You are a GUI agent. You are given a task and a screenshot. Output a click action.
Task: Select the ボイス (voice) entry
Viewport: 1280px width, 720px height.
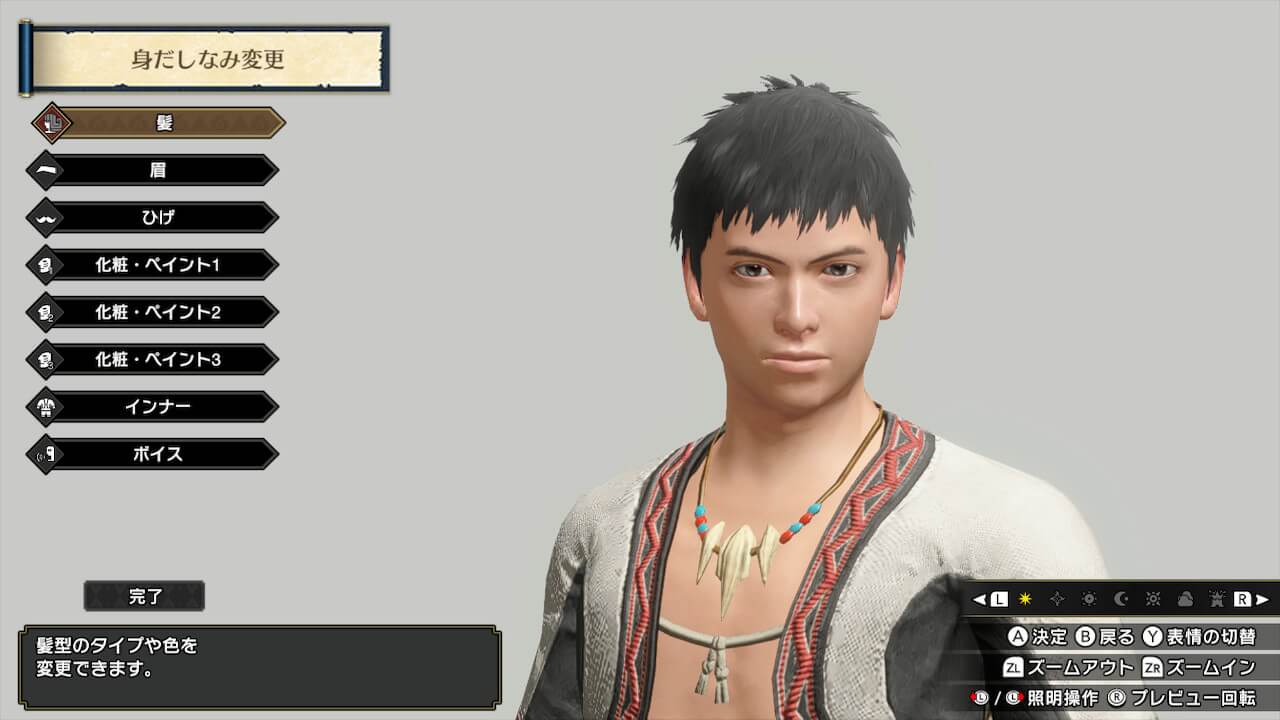coord(157,454)
